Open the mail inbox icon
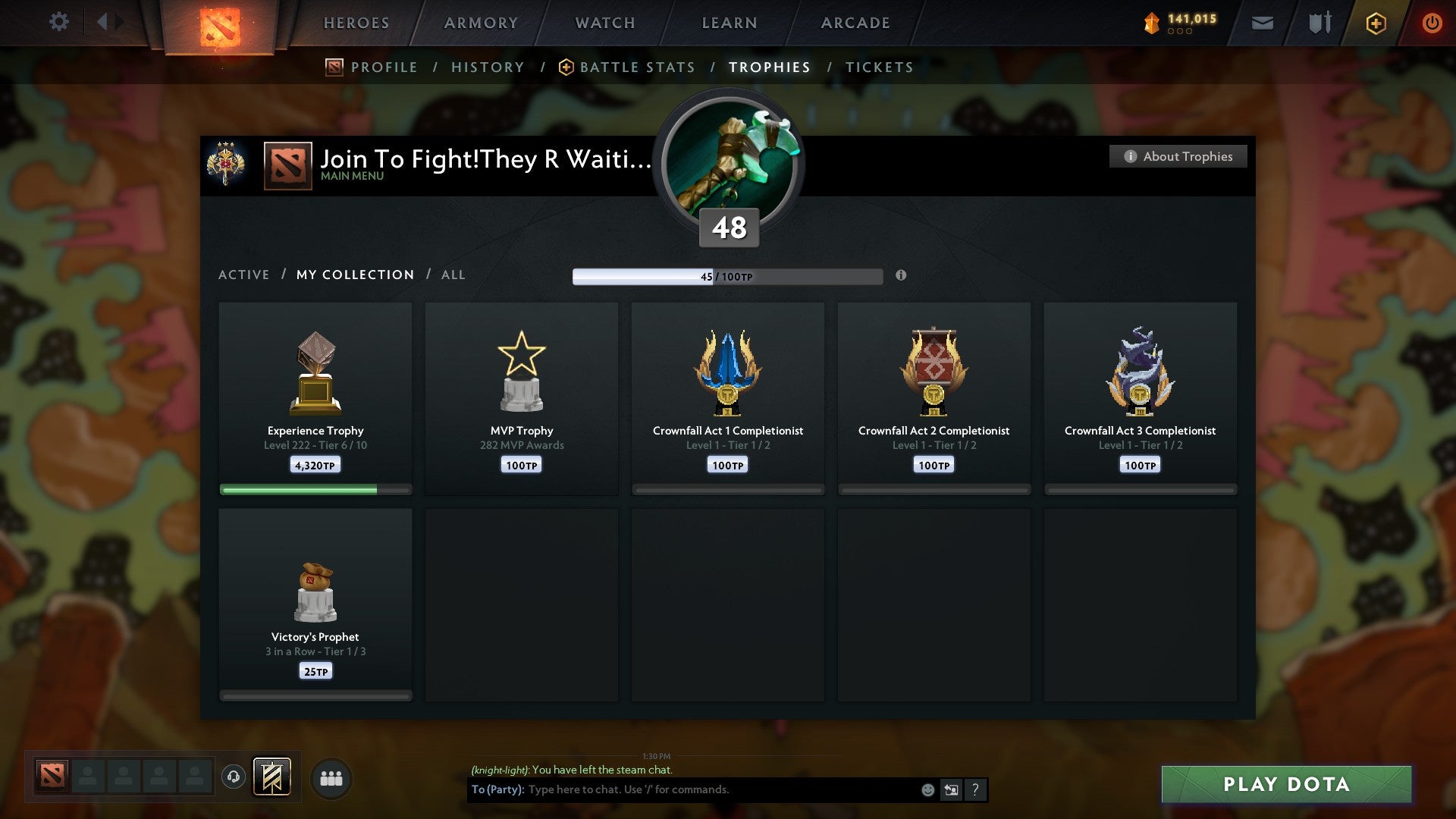 tap(1262, 23)
